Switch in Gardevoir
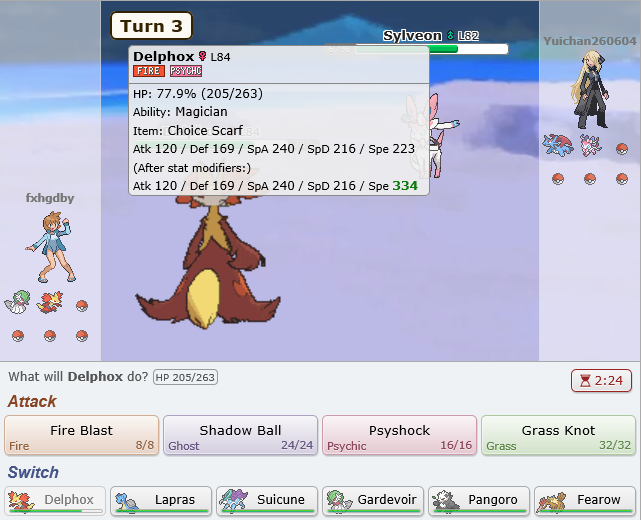The height and width of the screenshot is (520, 641). pyautogui.click(x=373, y=500)
